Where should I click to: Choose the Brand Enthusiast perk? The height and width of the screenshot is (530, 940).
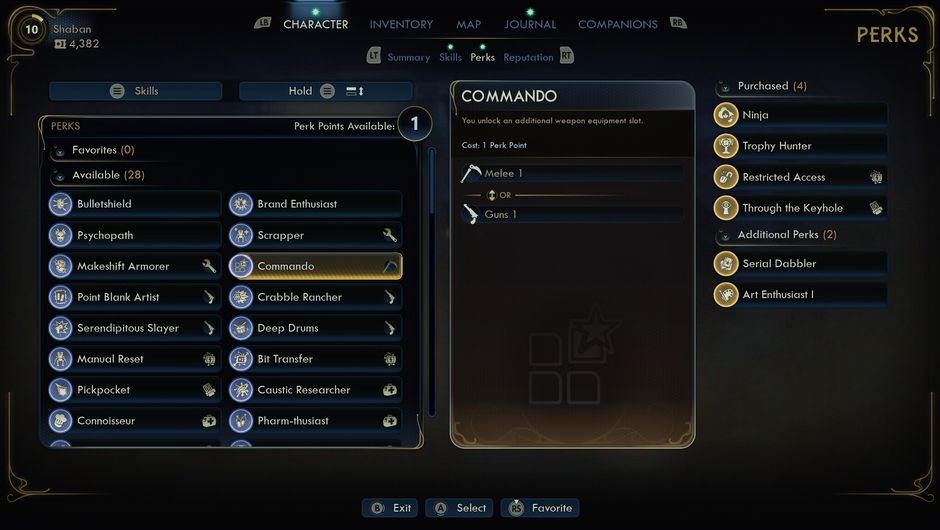pos(315,204)
